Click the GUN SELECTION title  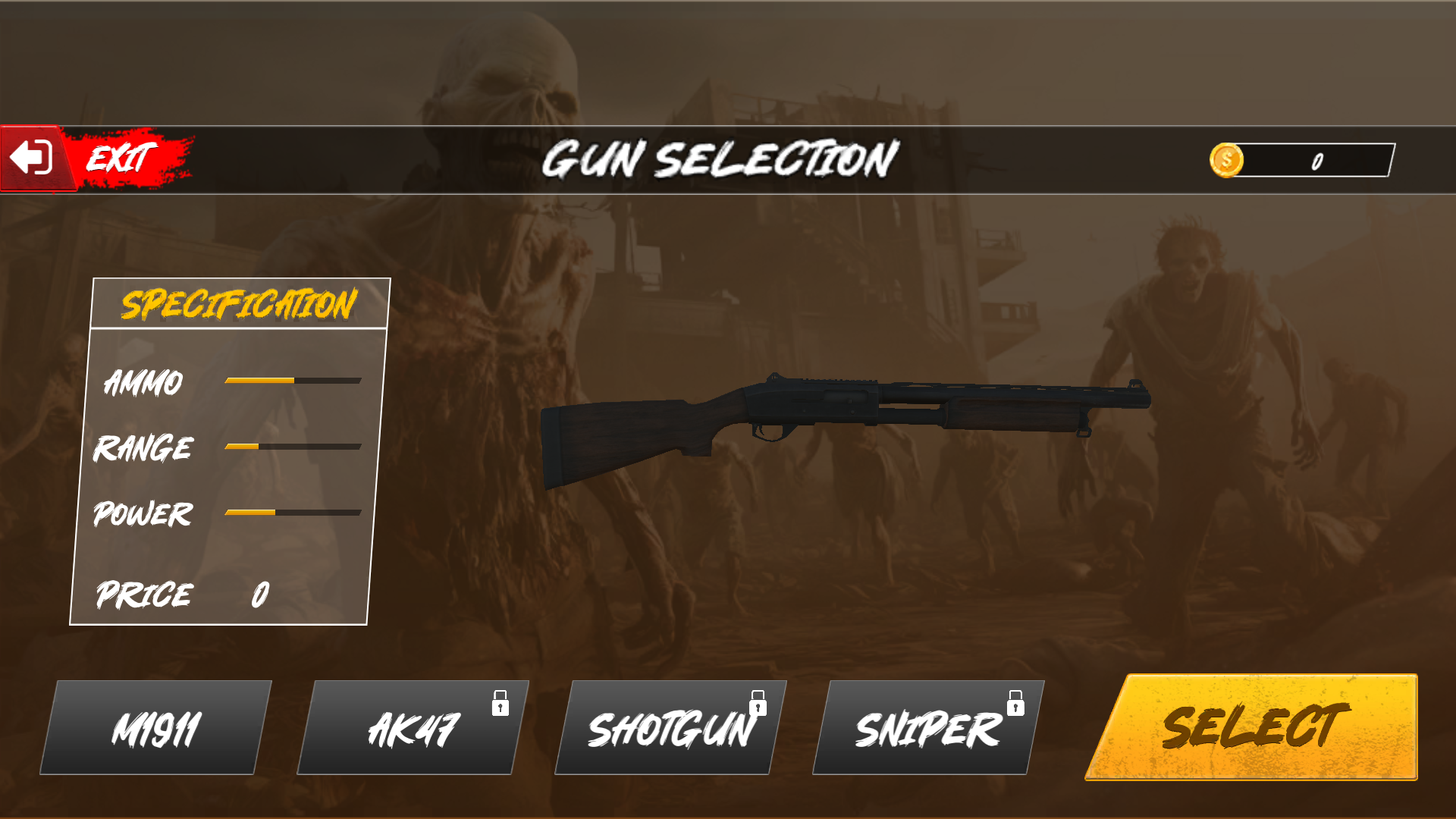pyautogui.click(x=720, y=159)
